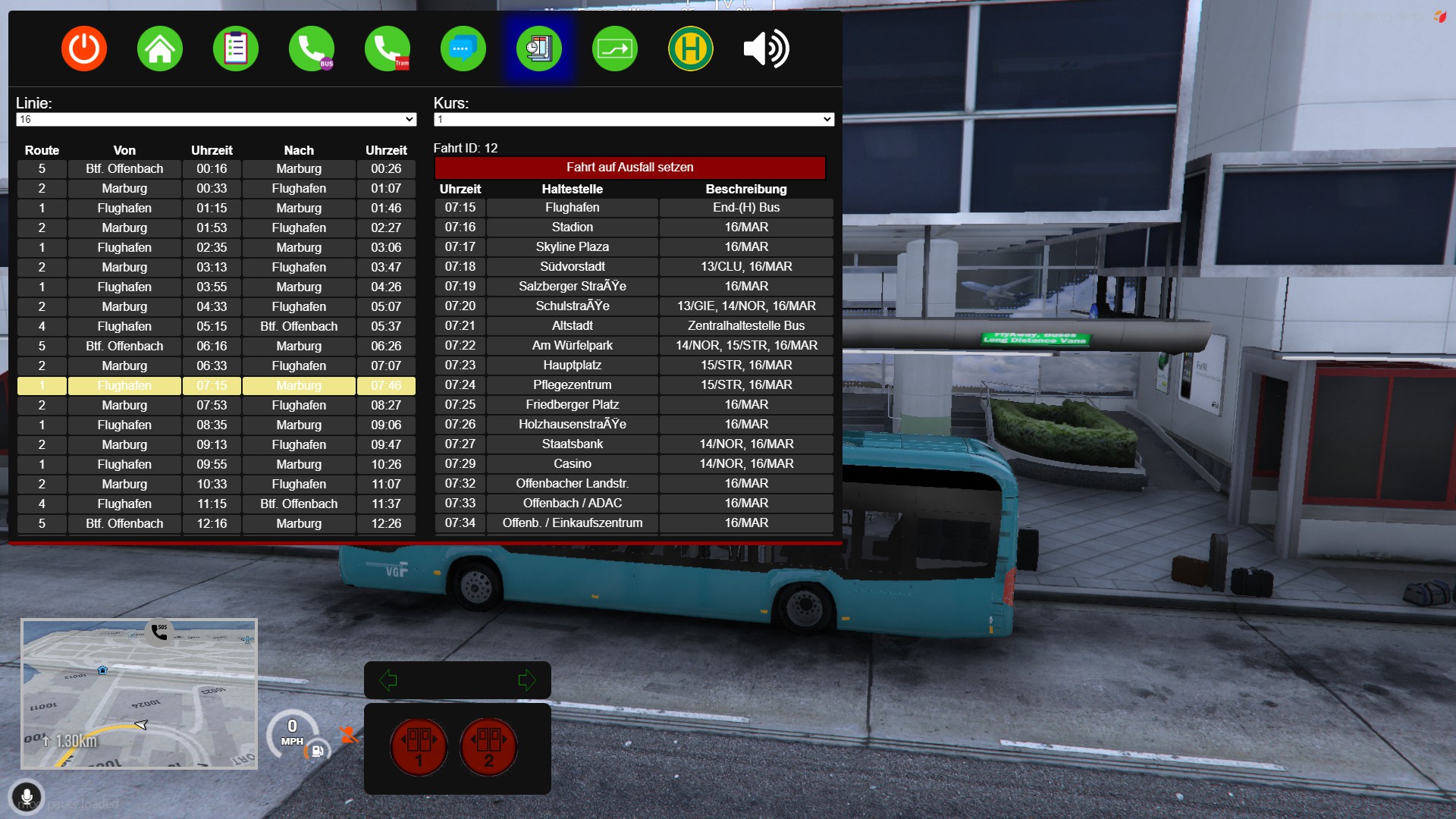Viewport: 1456px width, 819px height.
Task: Select the highlighted timetable document icon
Action: [x=539, y=49]
